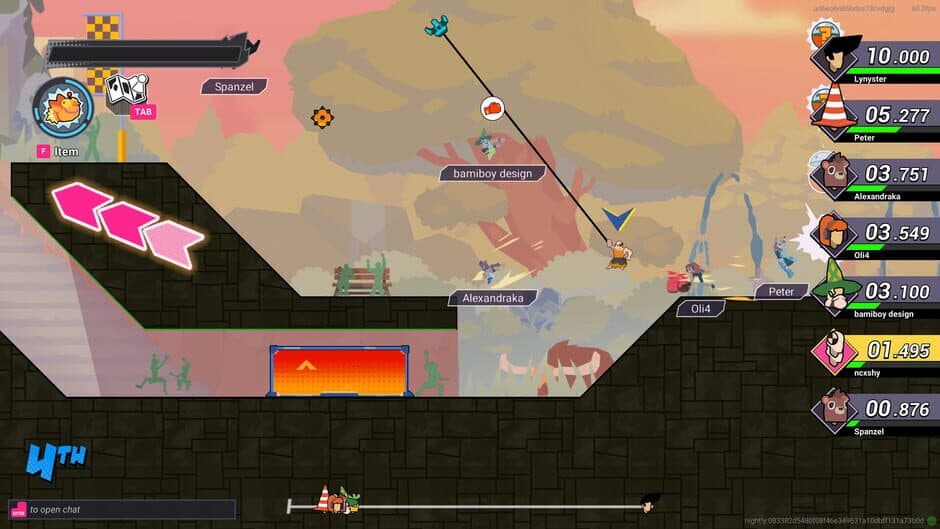Select Peter's traffic cone scoreboard row

tap(874, 116)
